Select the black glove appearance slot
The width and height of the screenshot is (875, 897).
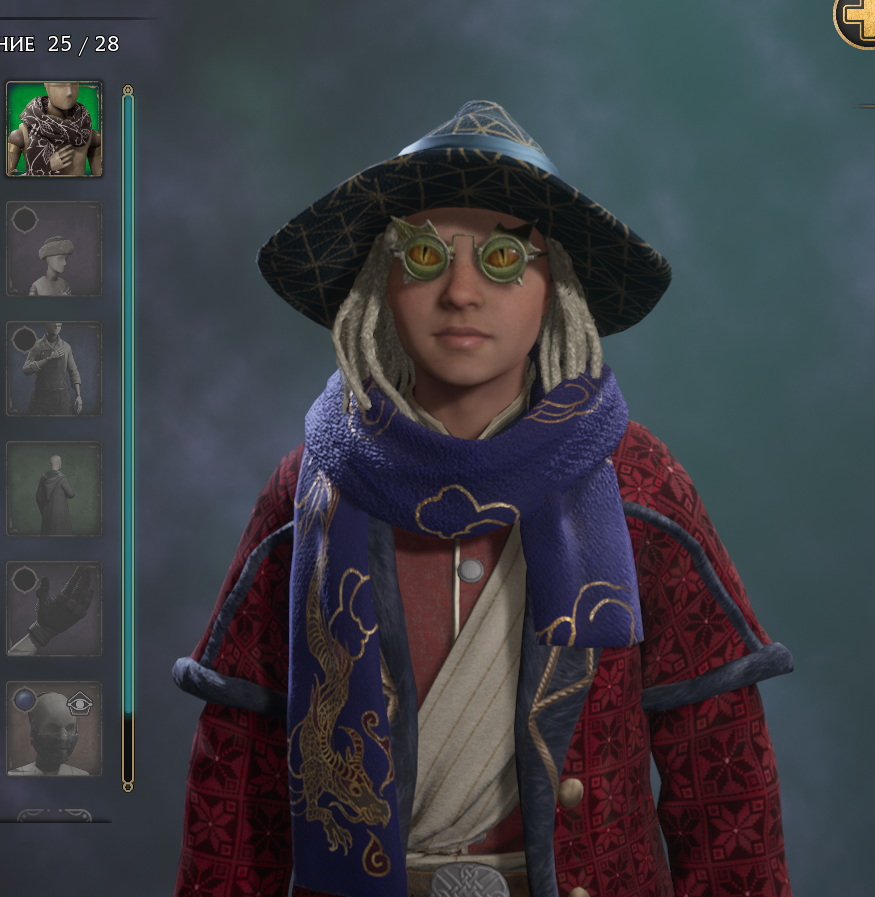point(54,609)
